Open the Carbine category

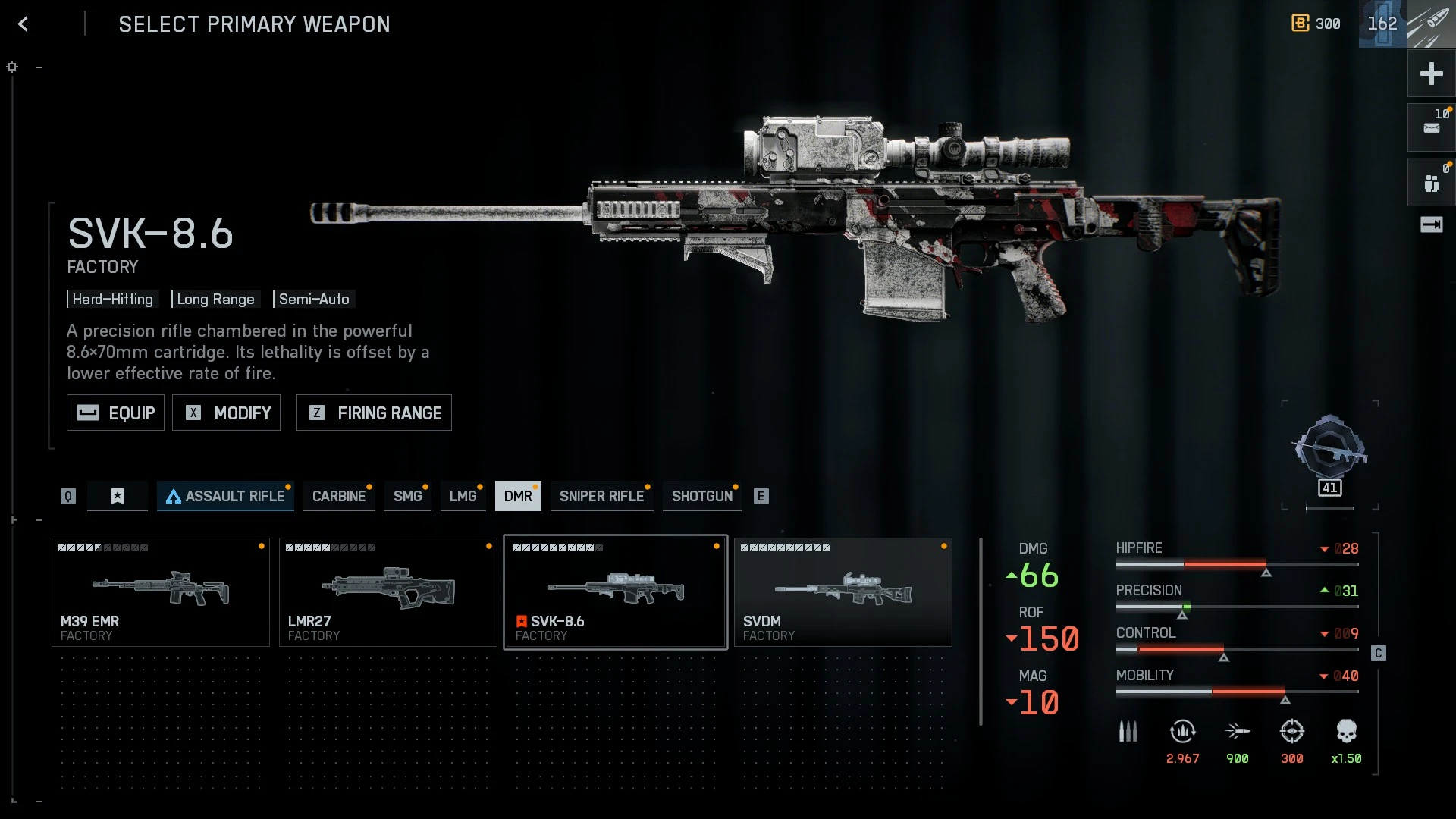click(x=338, y=496)
